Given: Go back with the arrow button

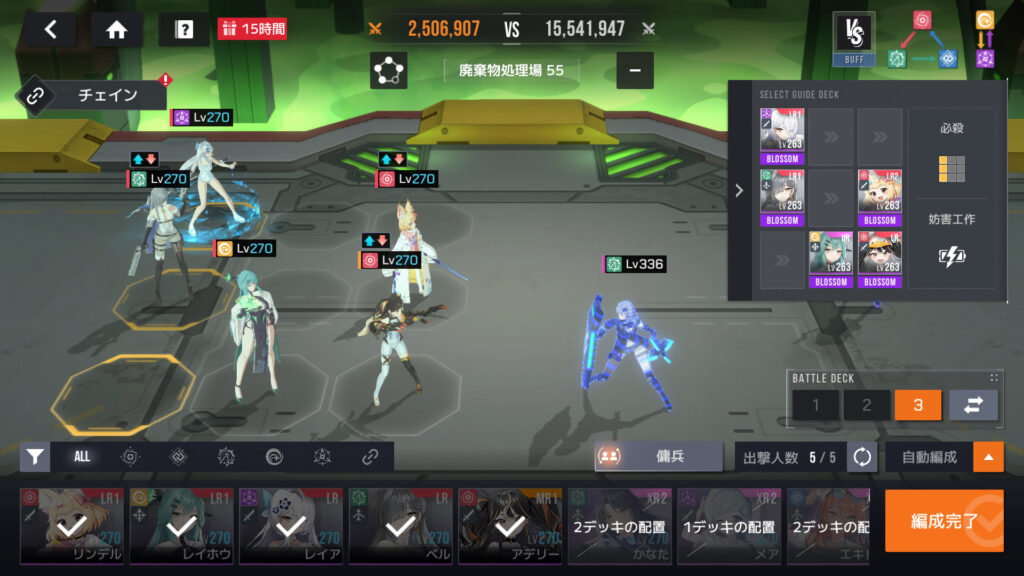Looking at the screenshot, I should 52,29.
